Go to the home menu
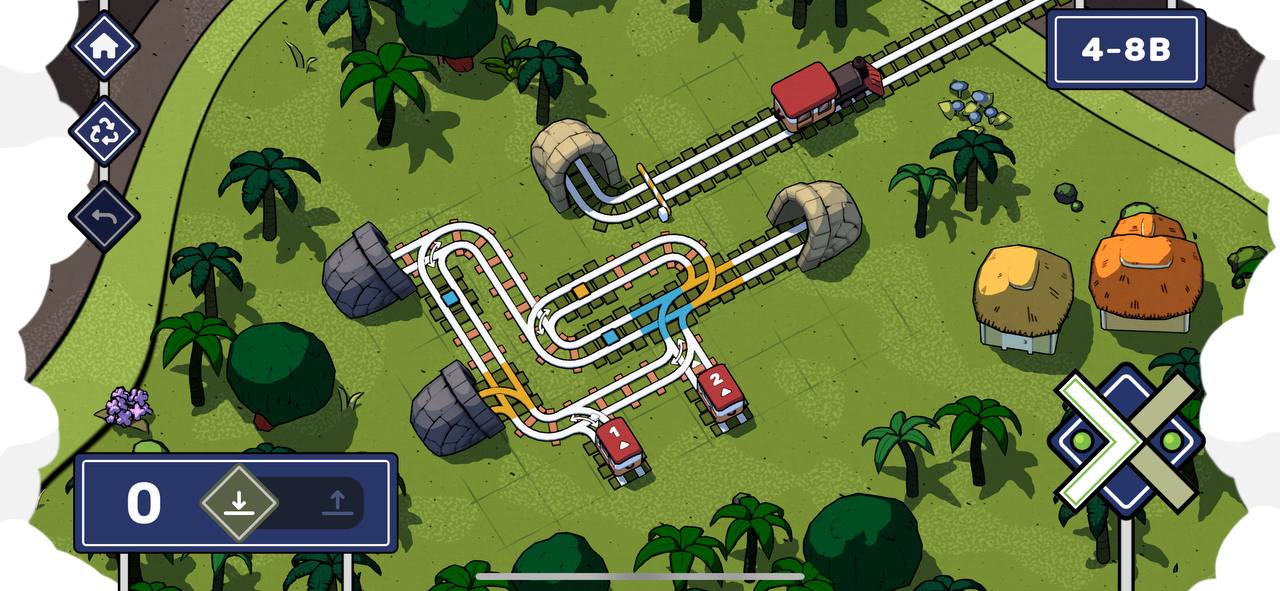This screenshot has width=1280, height=591. tap(104, 46)
